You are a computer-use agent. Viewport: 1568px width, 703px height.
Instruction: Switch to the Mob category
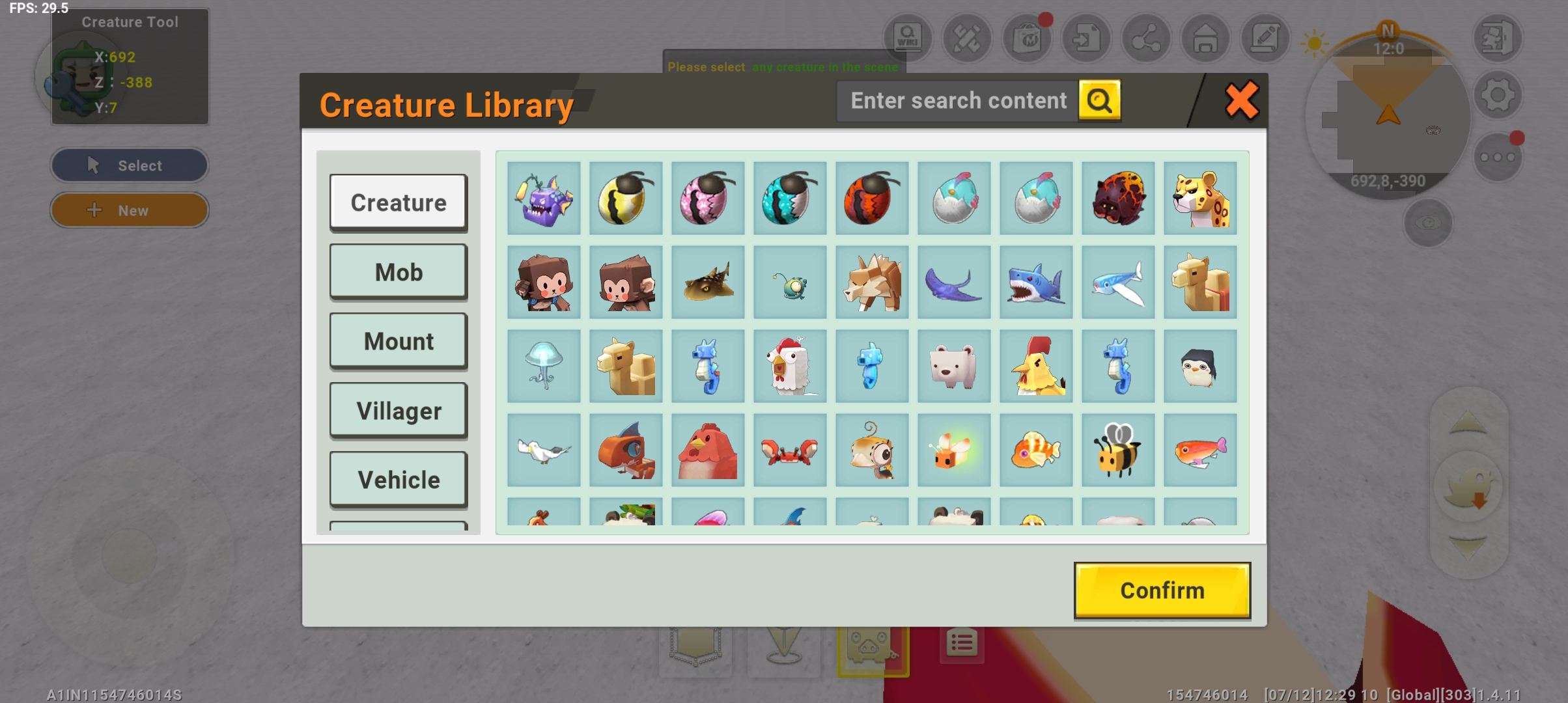pos(399,272)
